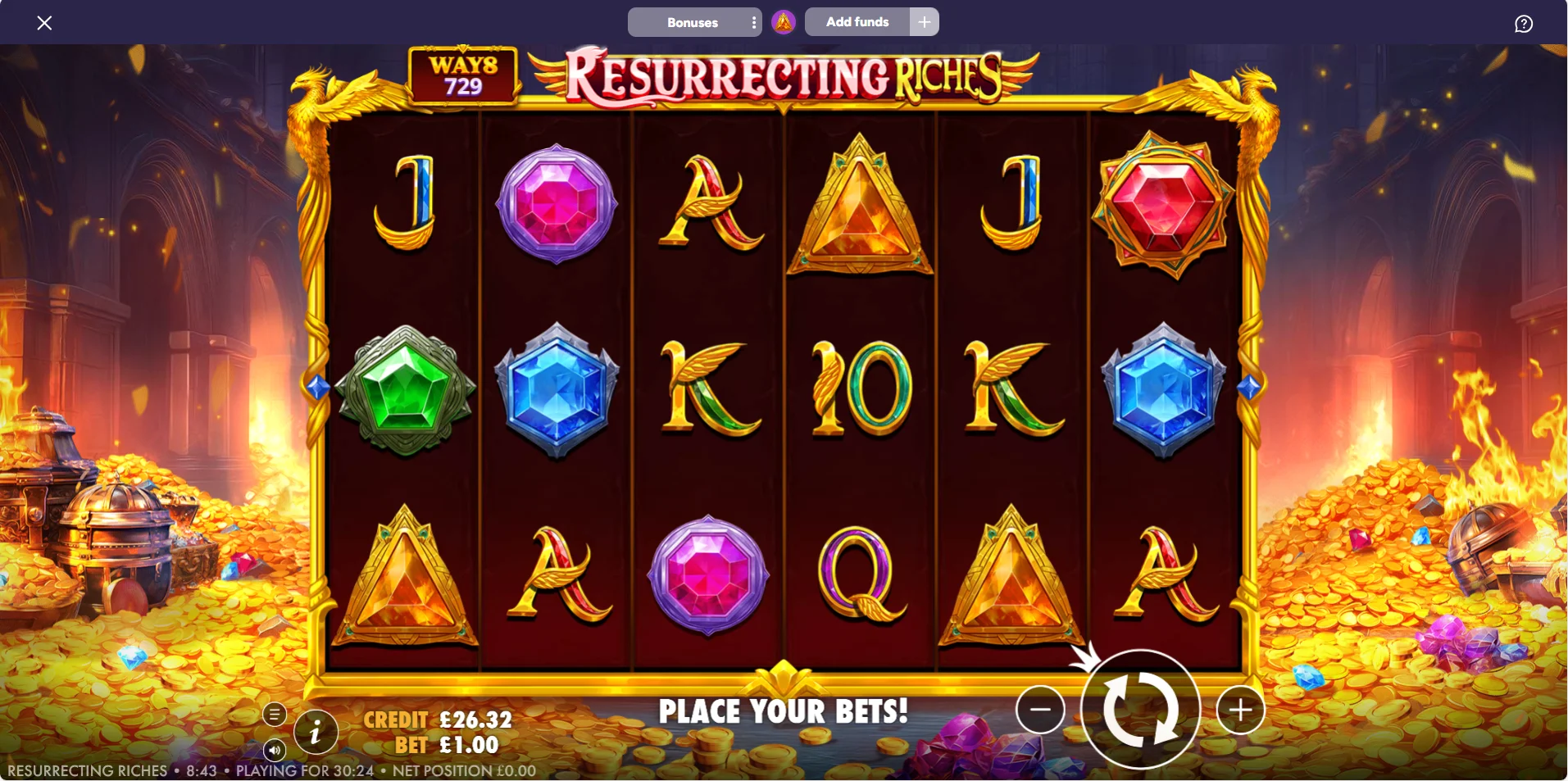Click the CREDIT £26.32 balance display
The height and width of the screenshot is (781, 1568).
[439, 719]
